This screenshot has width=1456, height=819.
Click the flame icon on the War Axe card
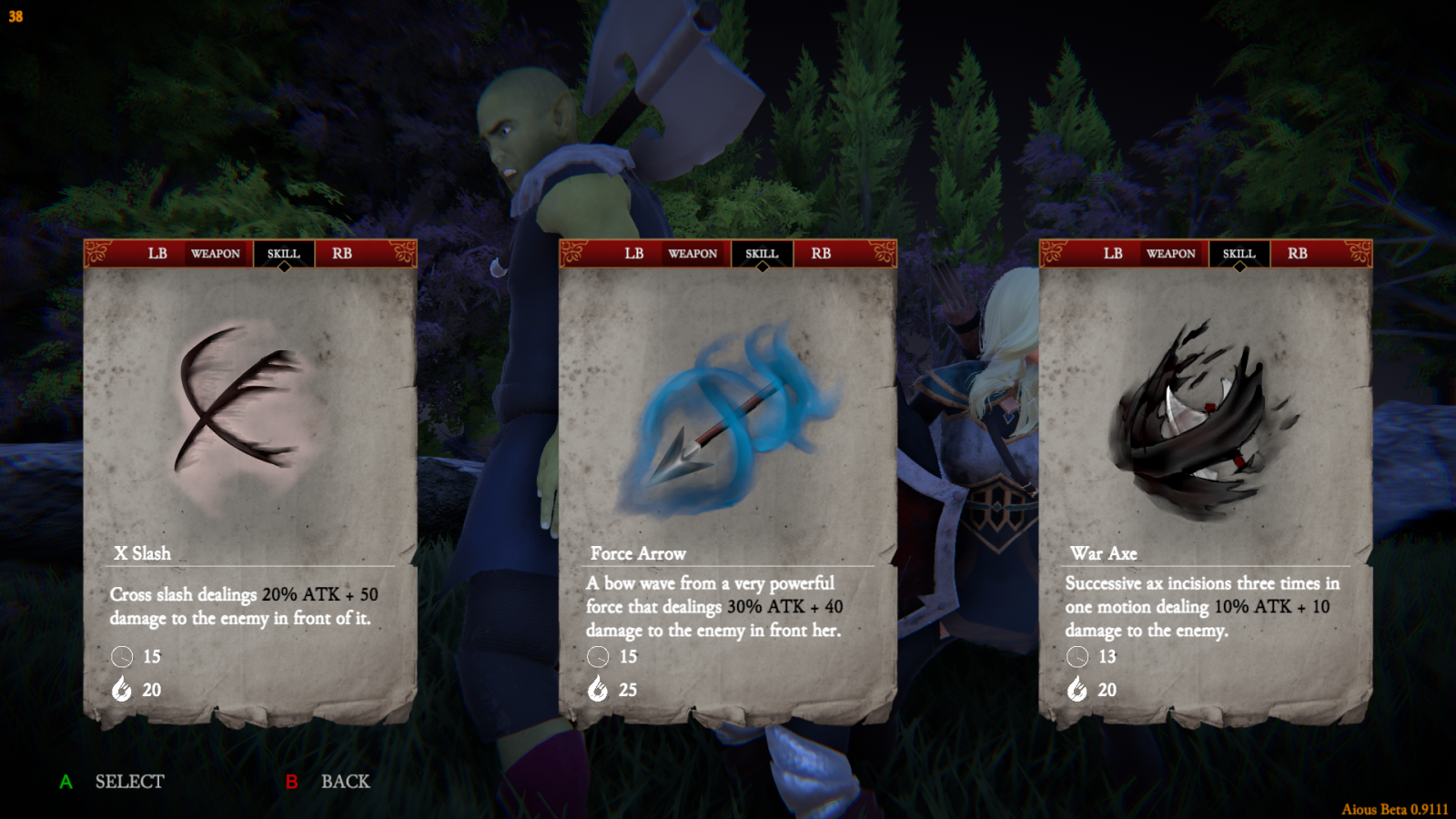click(1077, 690)
